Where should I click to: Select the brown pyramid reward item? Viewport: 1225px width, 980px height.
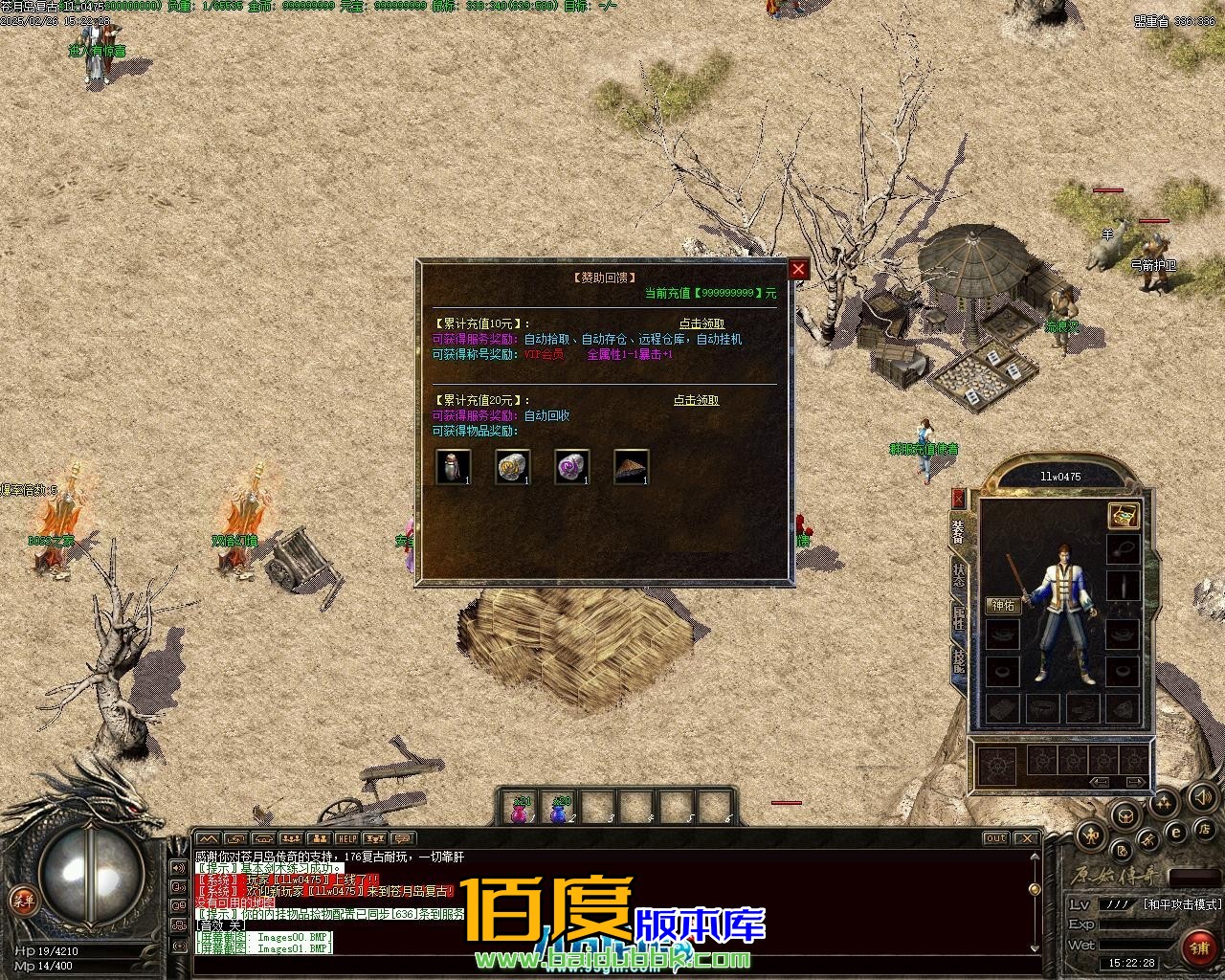click(x=631, y=467)
